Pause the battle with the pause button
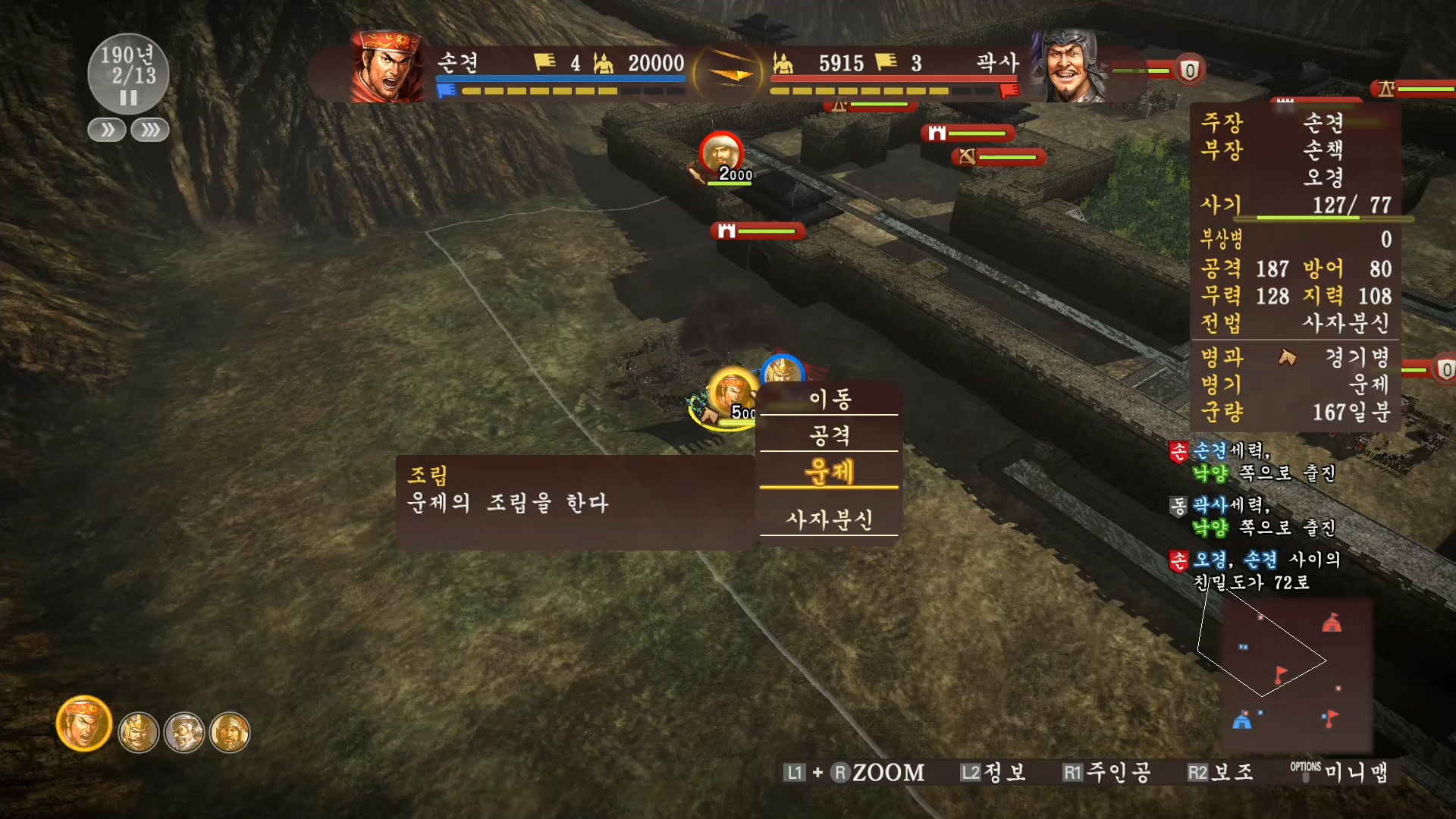 tap(127, 97)
